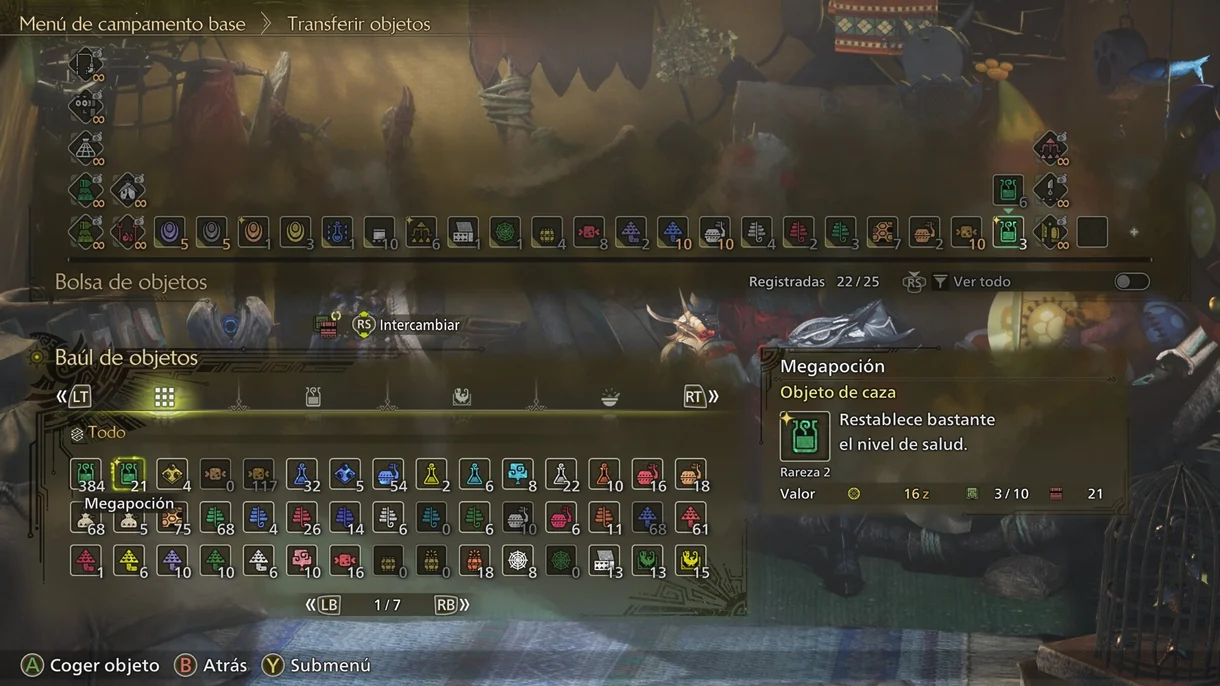Select the highlighted Megapoción slot in the chest

pyautogui.click(x=129, y=473)
